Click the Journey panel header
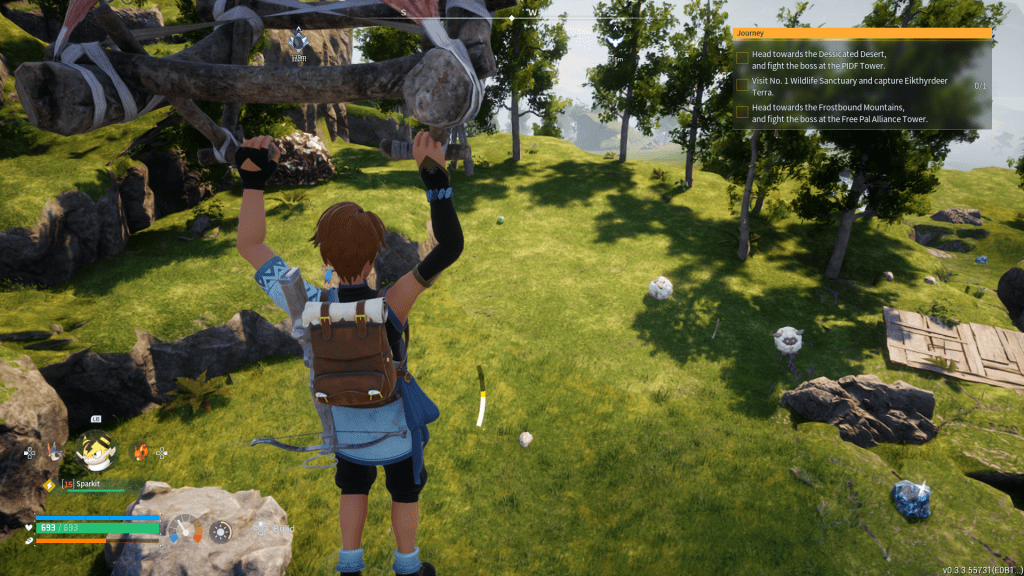Viewport: 1024px width, 576px height. point(862,33)
